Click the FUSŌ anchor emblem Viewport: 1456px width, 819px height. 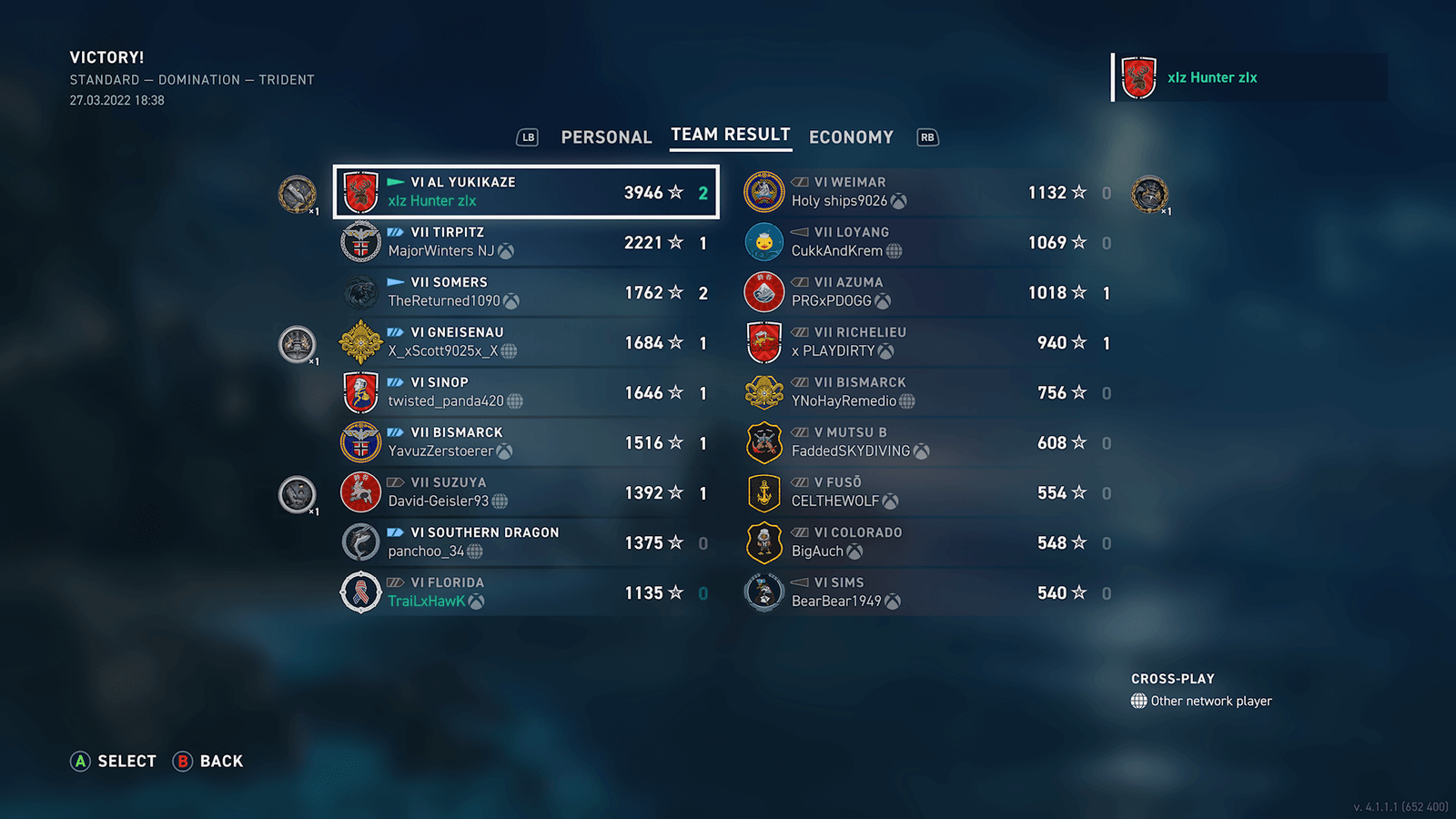tap(764, 492)
